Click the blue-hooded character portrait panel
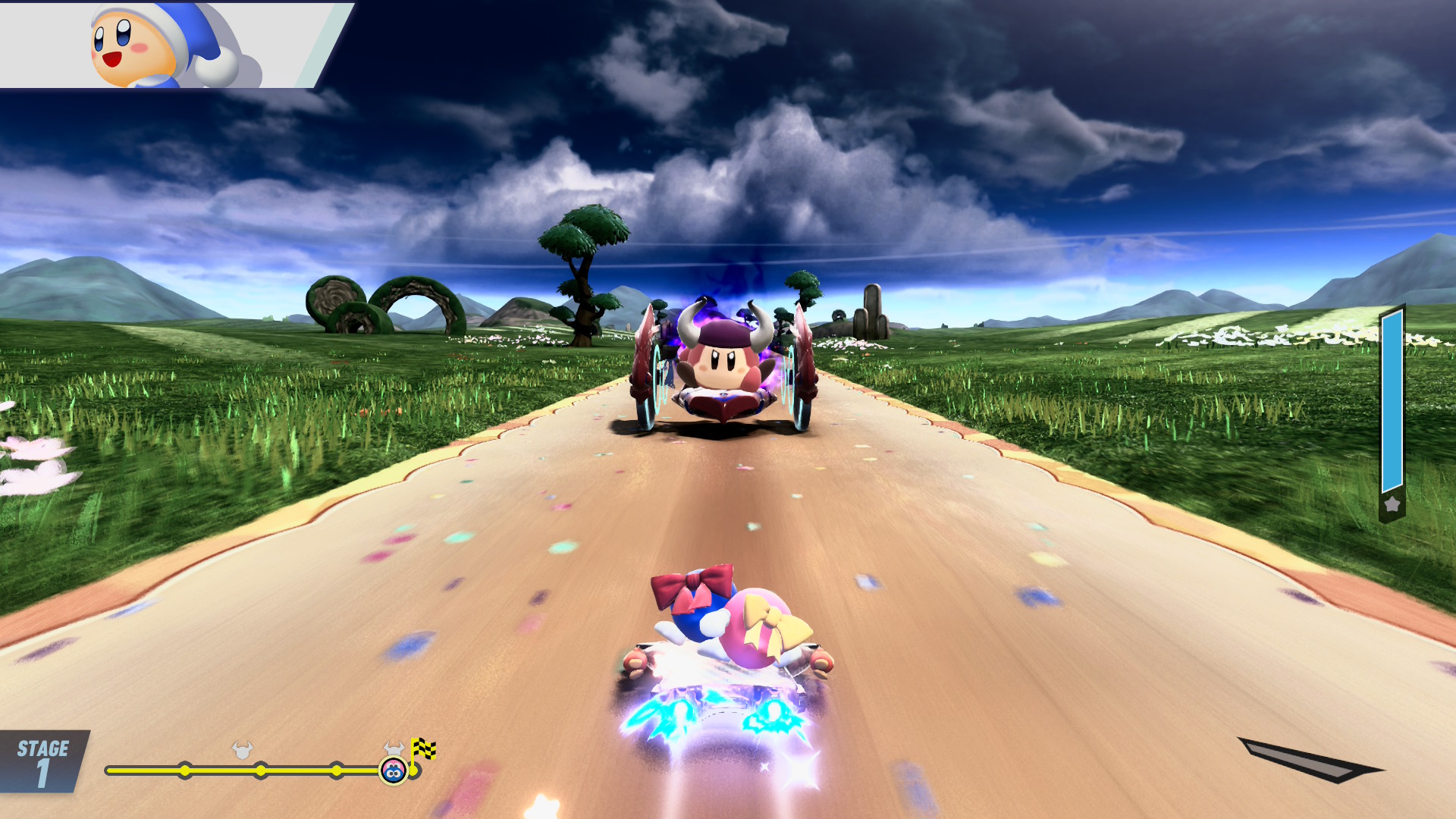Screen dimensions: 1456x819 (x=167, y=45)
